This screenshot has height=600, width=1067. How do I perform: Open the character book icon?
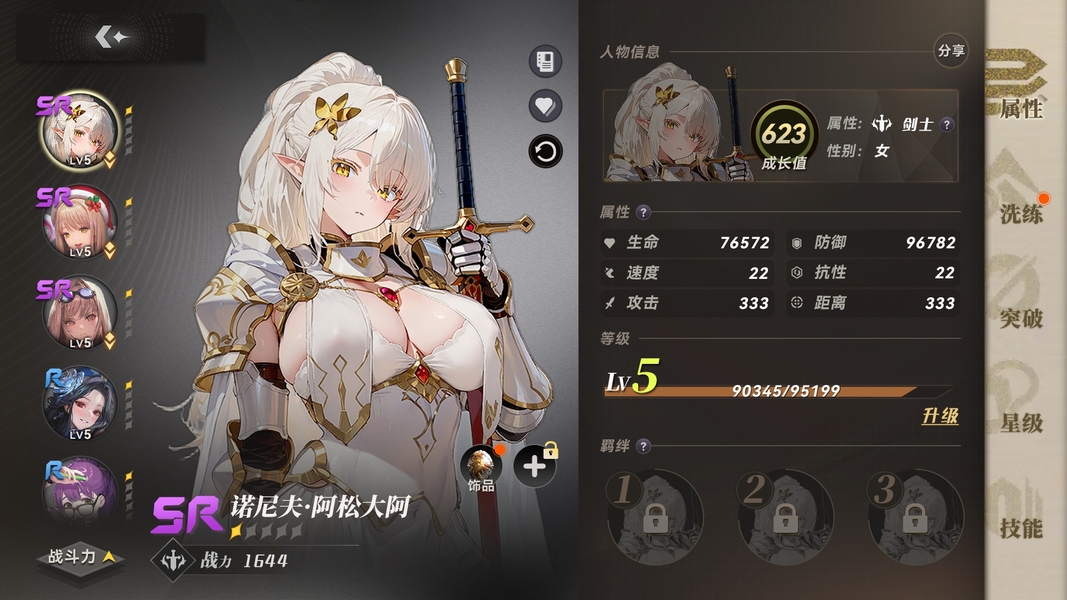click(x=545, y=62)
